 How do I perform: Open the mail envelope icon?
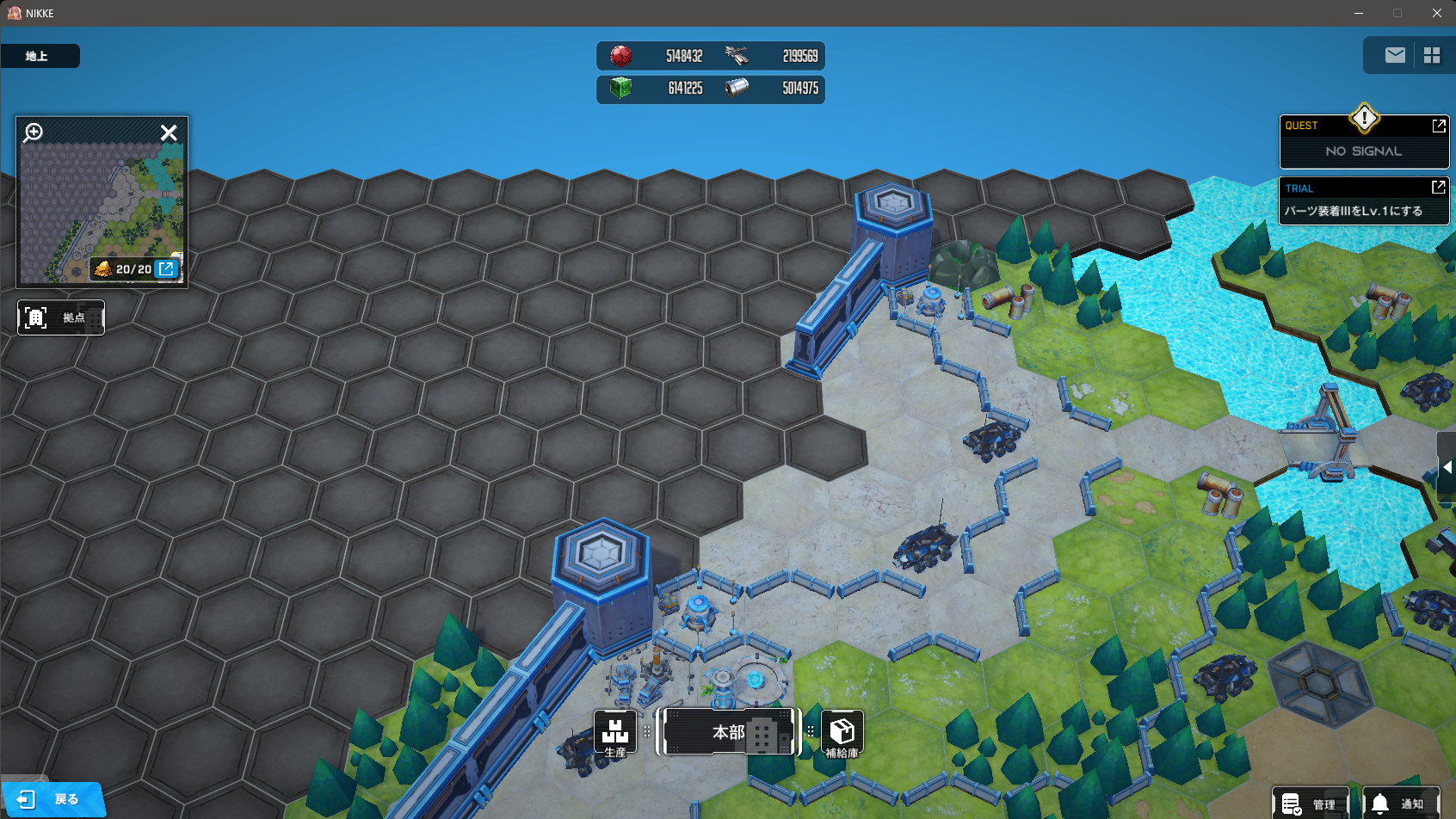click(x=1395, y=55)
